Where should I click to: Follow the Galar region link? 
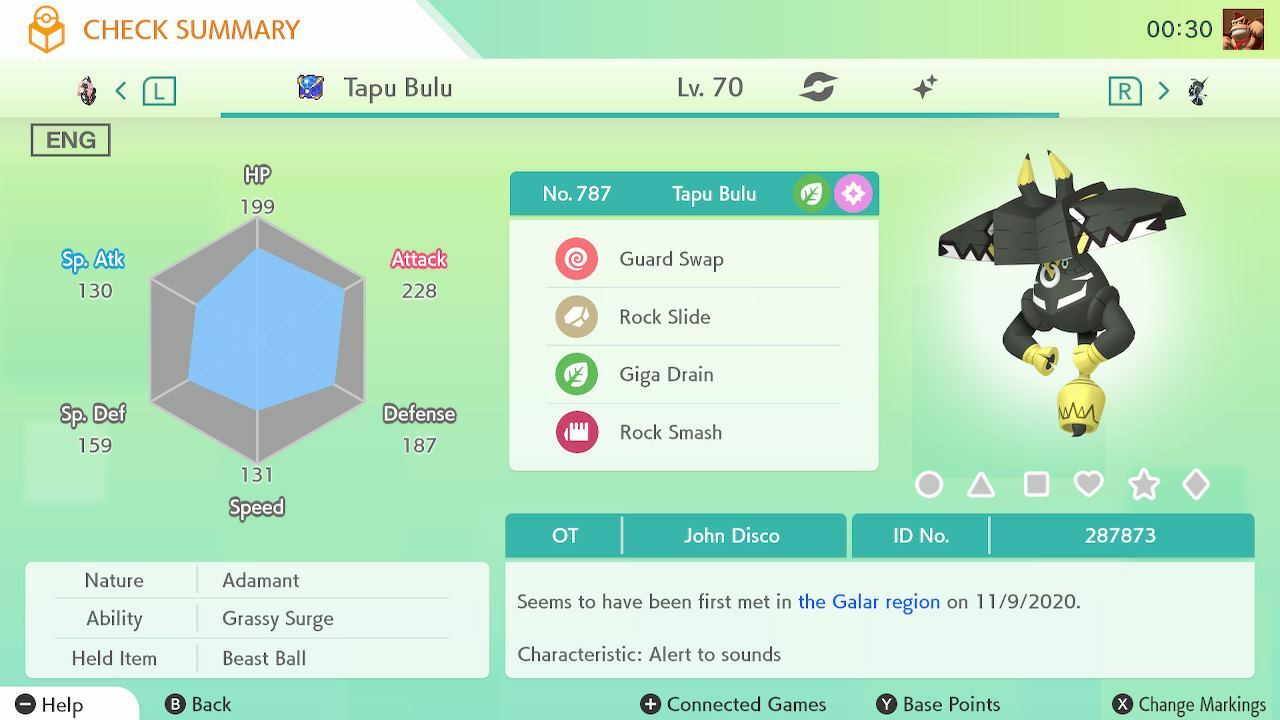pyautogui.click(x=867, y=602)
